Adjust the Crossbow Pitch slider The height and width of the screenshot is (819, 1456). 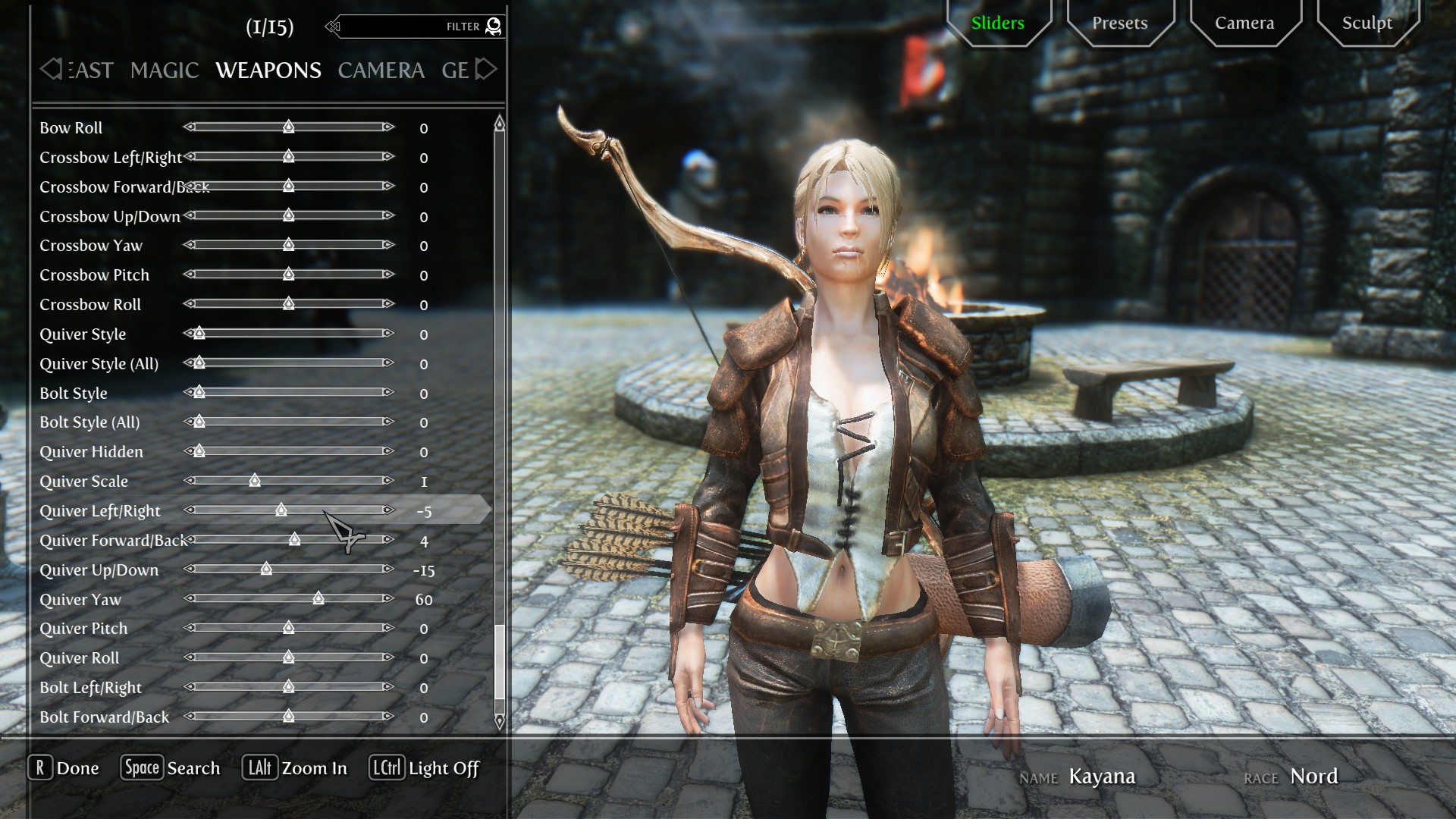coord(288,275)
